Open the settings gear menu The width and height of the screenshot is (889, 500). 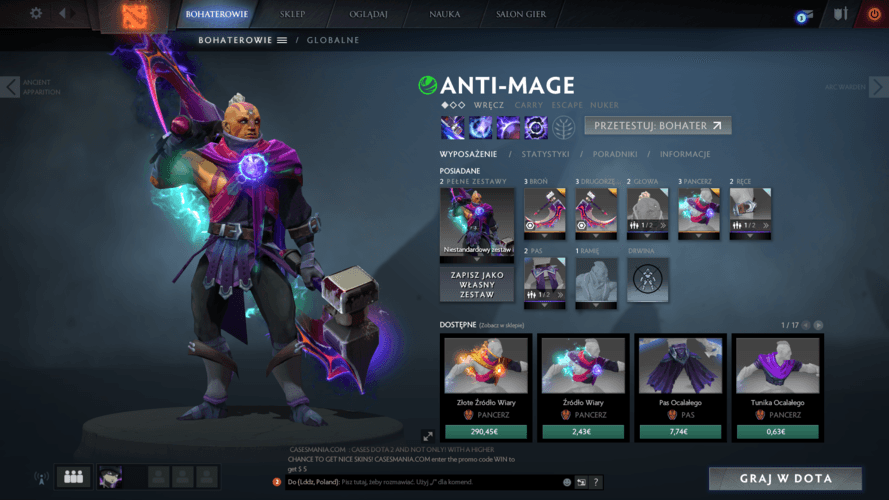tap(36, 13)
